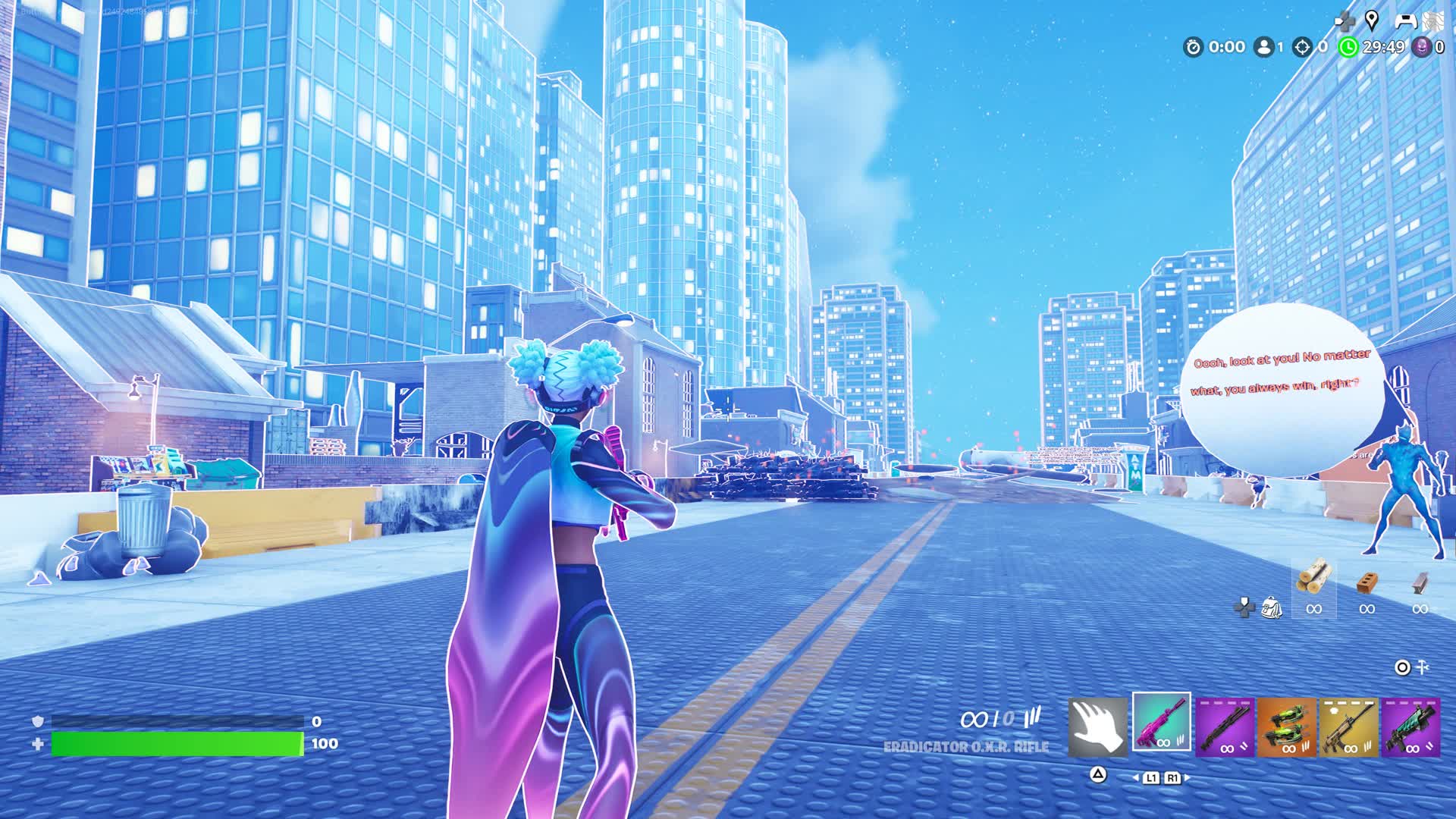Select the teal heavy weapon hotbar slot
The image size is (1456, 819).
click(x=1411, y=728)
